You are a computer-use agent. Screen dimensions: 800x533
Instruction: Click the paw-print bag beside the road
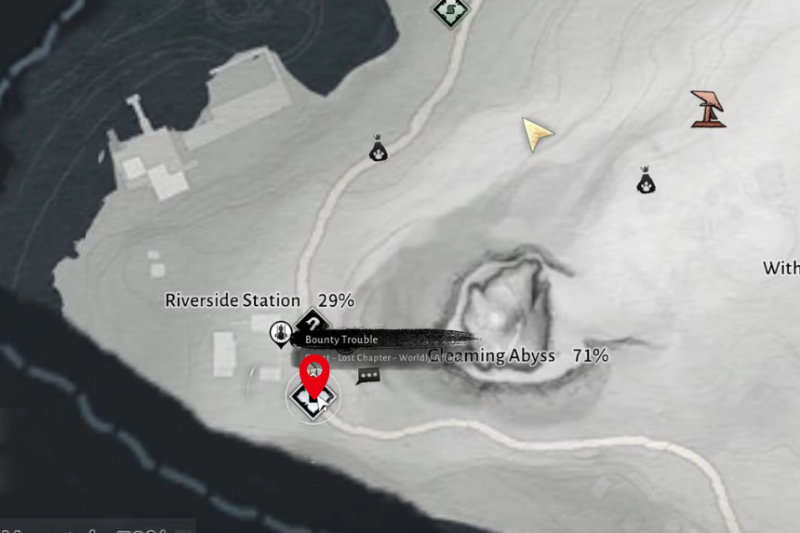click(378, 150)
